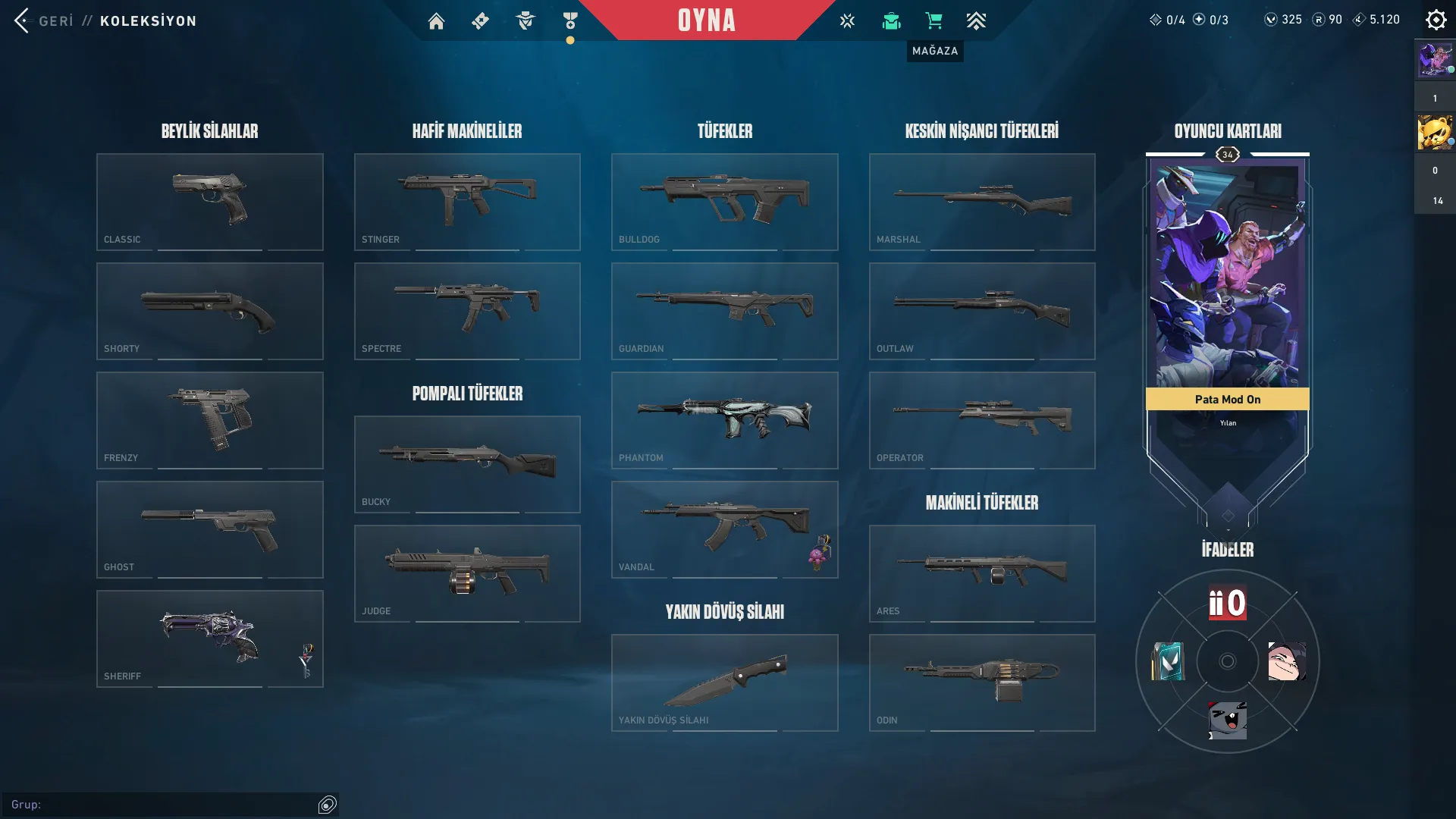Image resolution: width=1456 pixels, height=819 pixels.
Task: Select the top spray in the İfadeler wheel
Action: [1227, 604]
